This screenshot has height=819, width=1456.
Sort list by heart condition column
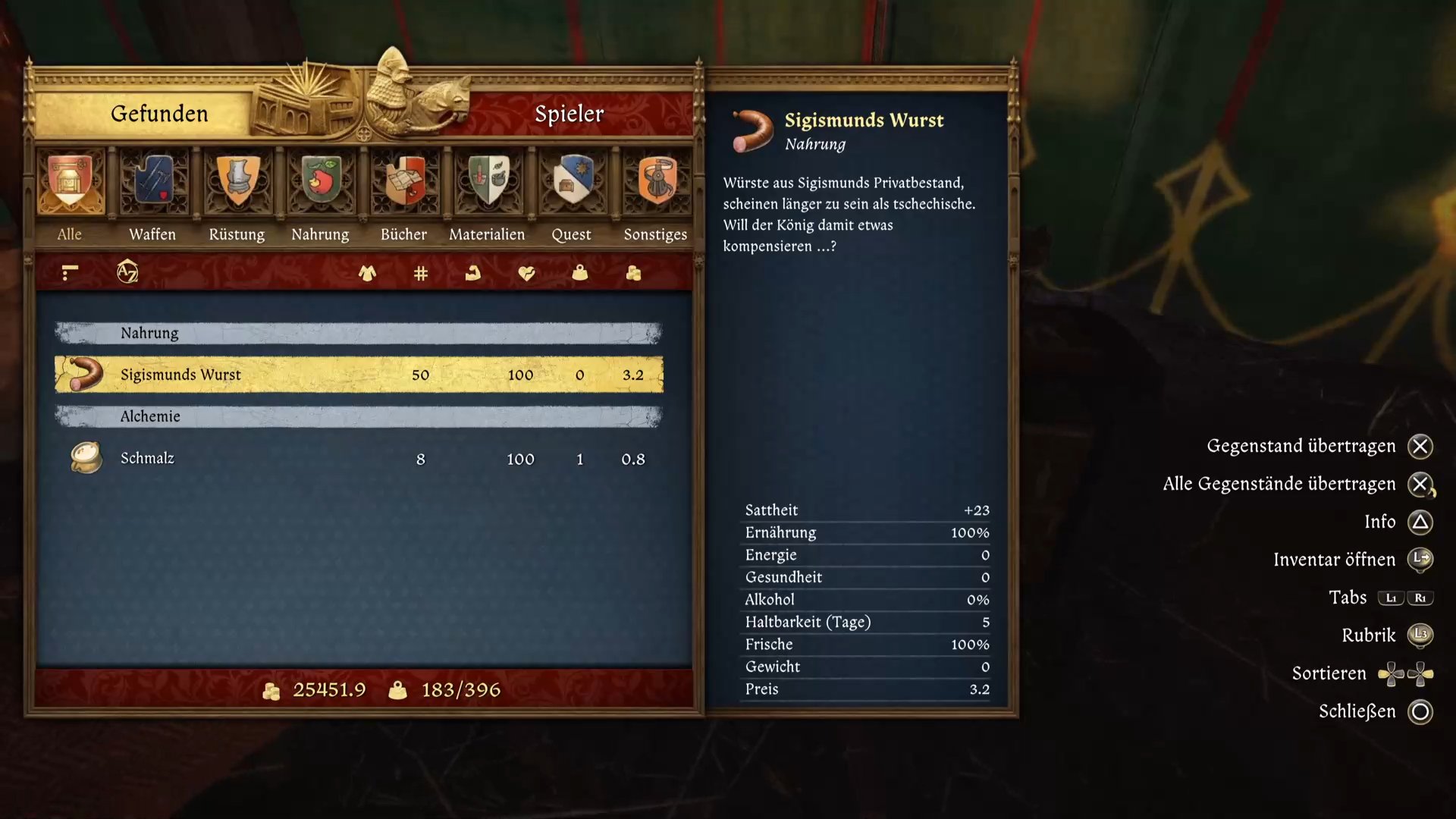[x=526, y=273]
